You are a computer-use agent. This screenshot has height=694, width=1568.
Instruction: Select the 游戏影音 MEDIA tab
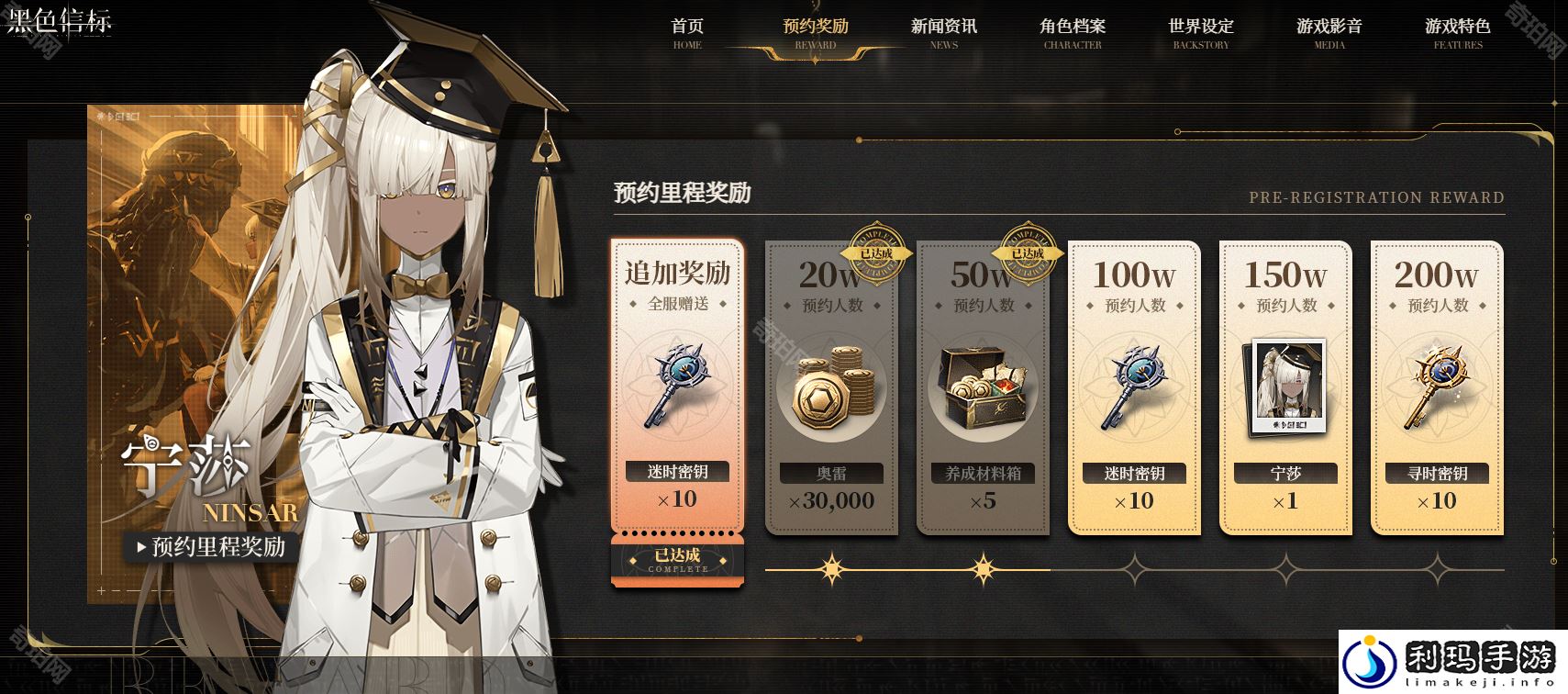coord(1327,32)
